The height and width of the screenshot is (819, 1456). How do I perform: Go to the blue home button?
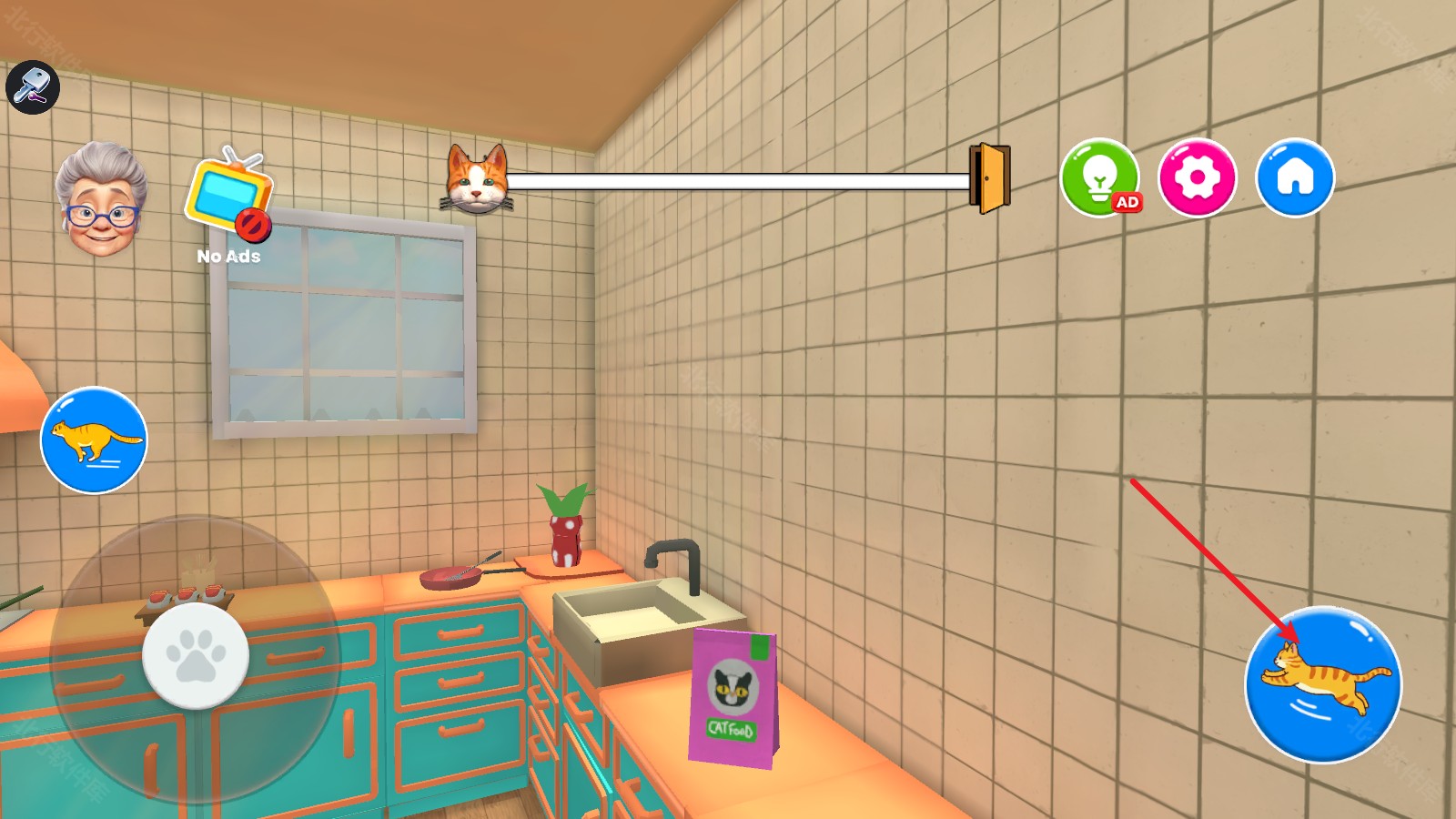click(1295, 177)
